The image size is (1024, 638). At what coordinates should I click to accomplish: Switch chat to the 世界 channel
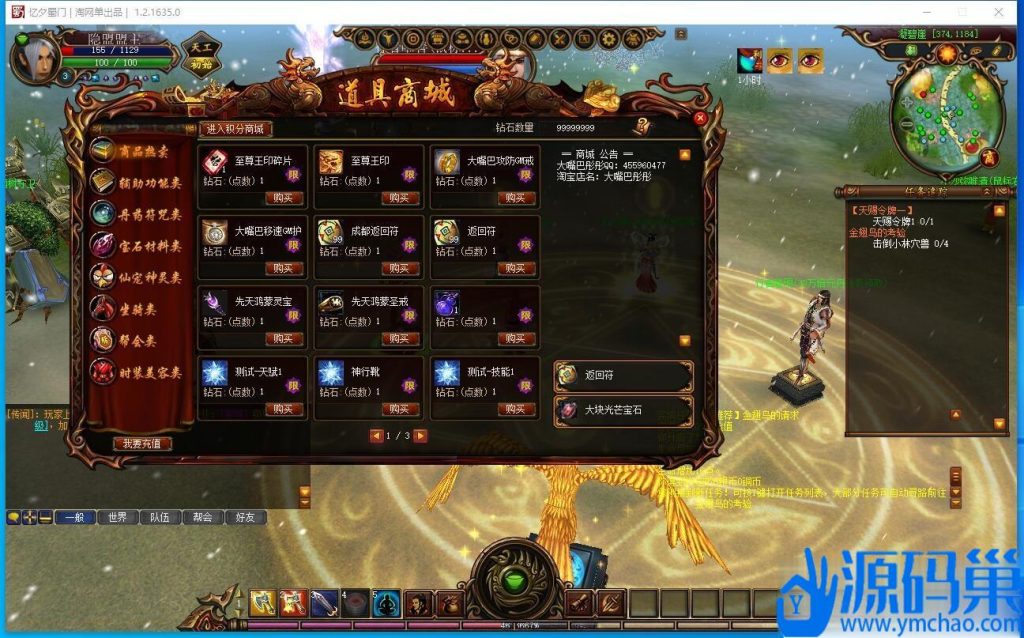click(118, 517)
